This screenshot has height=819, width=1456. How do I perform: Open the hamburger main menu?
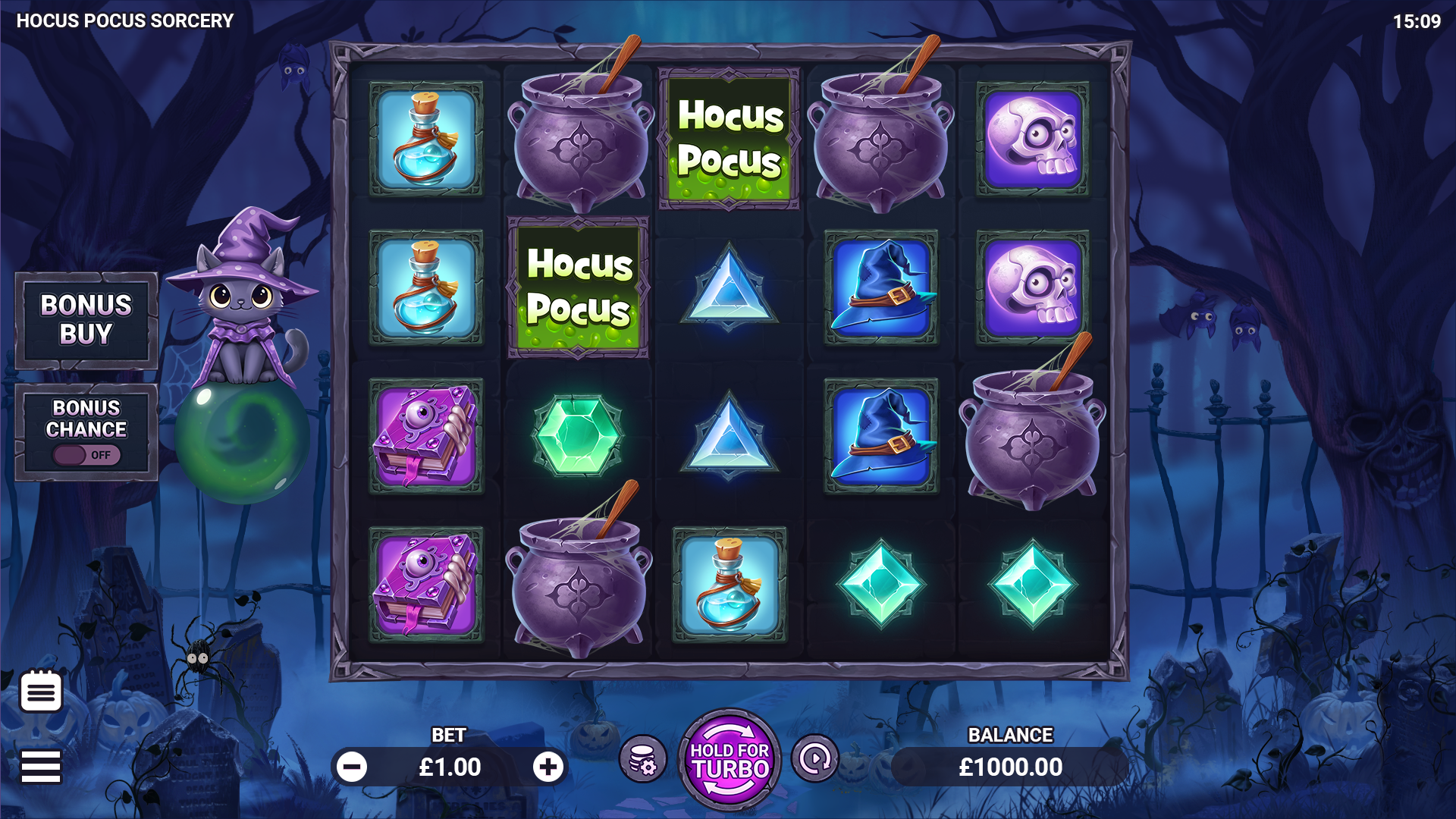[41, 767]
